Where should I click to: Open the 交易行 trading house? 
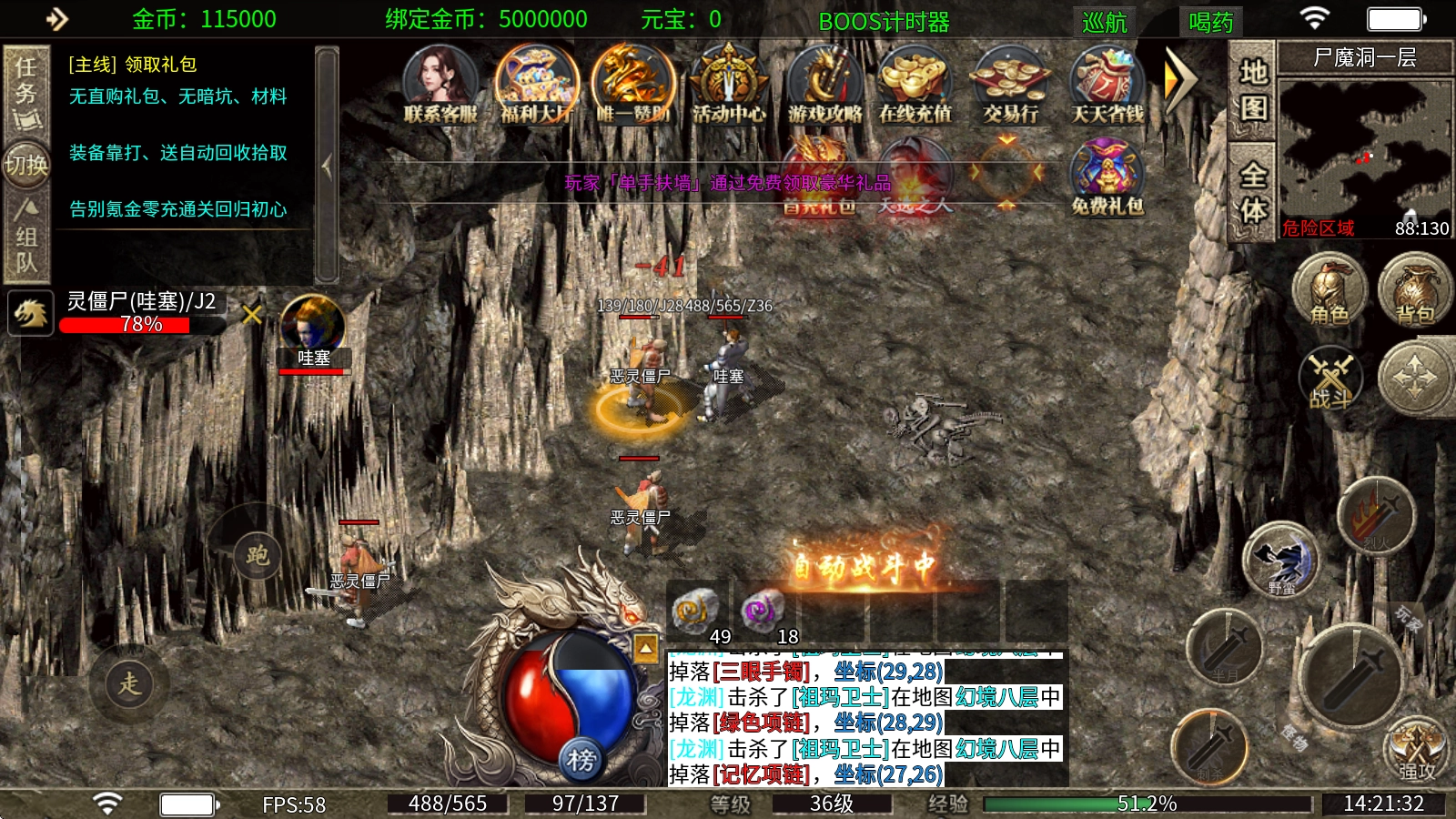coord(1010,83)
